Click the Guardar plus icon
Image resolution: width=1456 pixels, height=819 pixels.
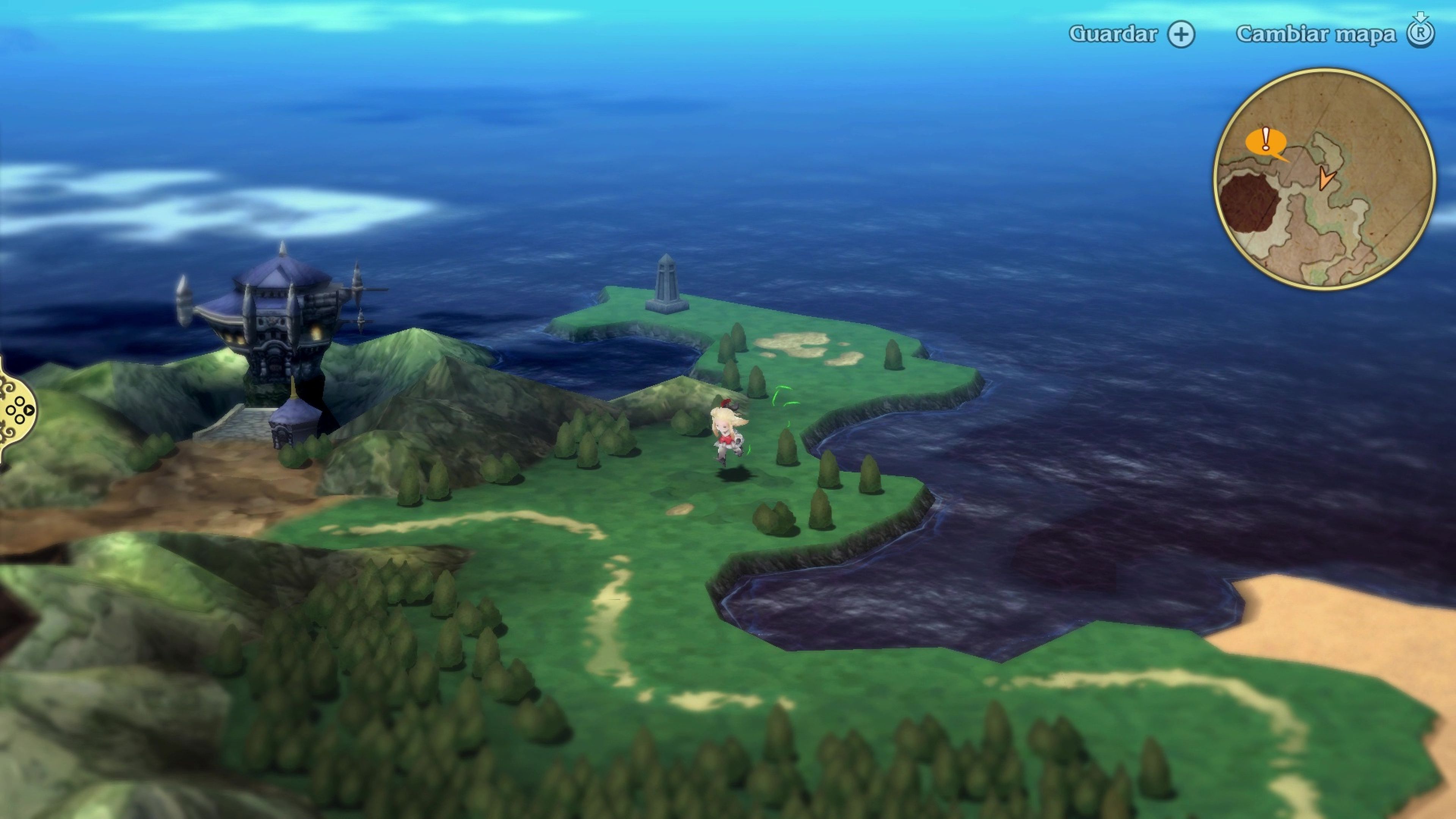[1181, 34]
